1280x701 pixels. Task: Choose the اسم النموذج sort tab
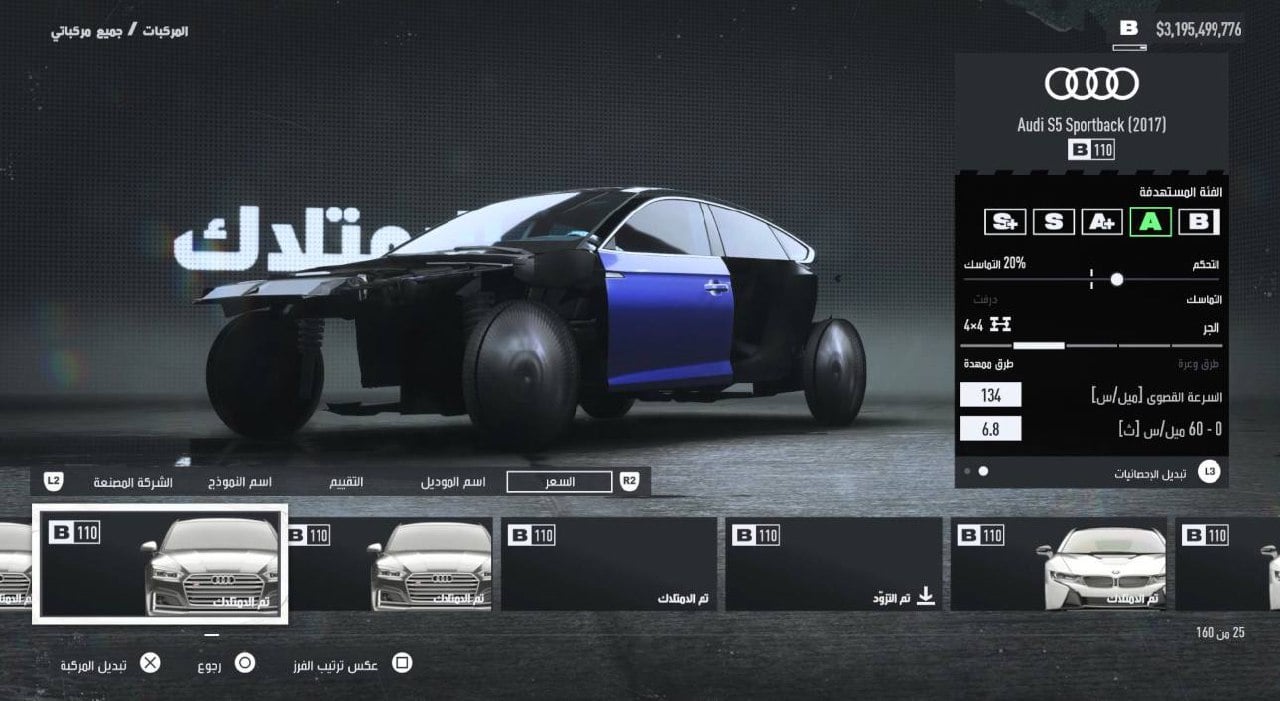click(x=246, y=482)
